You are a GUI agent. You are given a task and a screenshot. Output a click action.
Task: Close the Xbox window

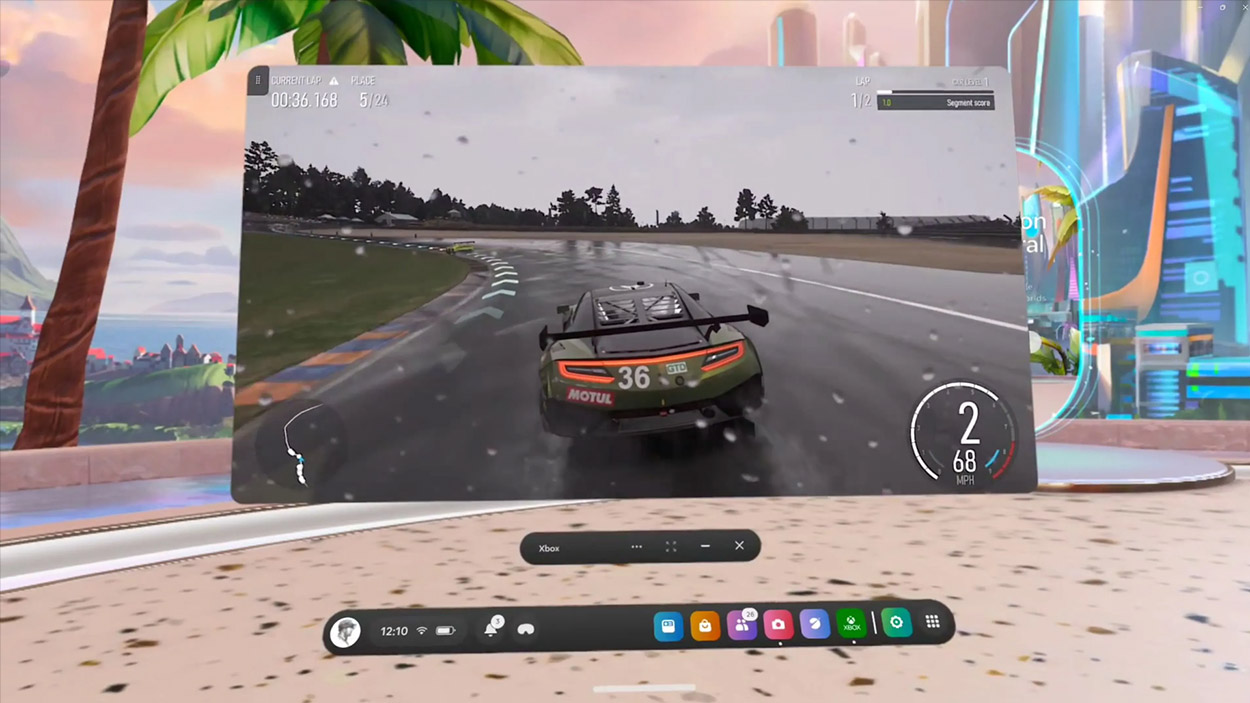739,546
